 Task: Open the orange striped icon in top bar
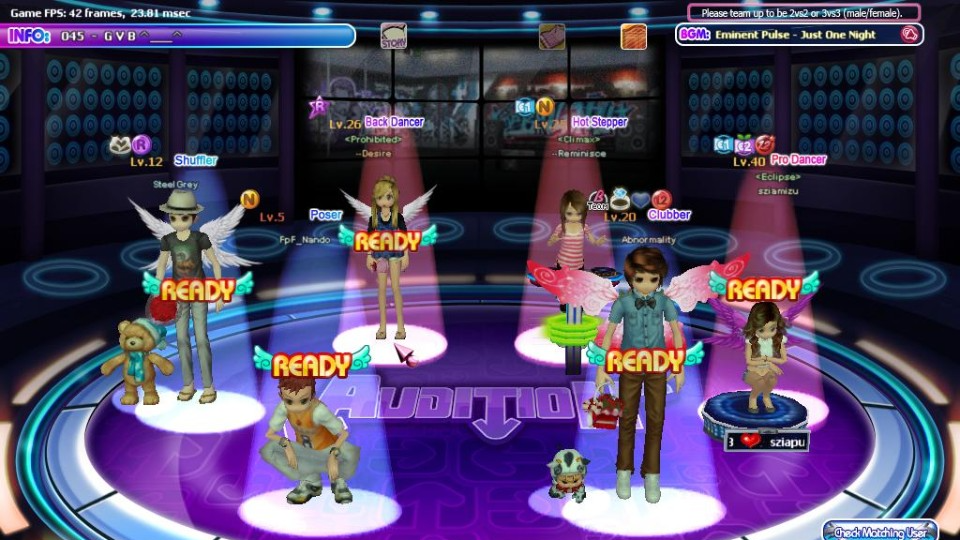[633, 37]
